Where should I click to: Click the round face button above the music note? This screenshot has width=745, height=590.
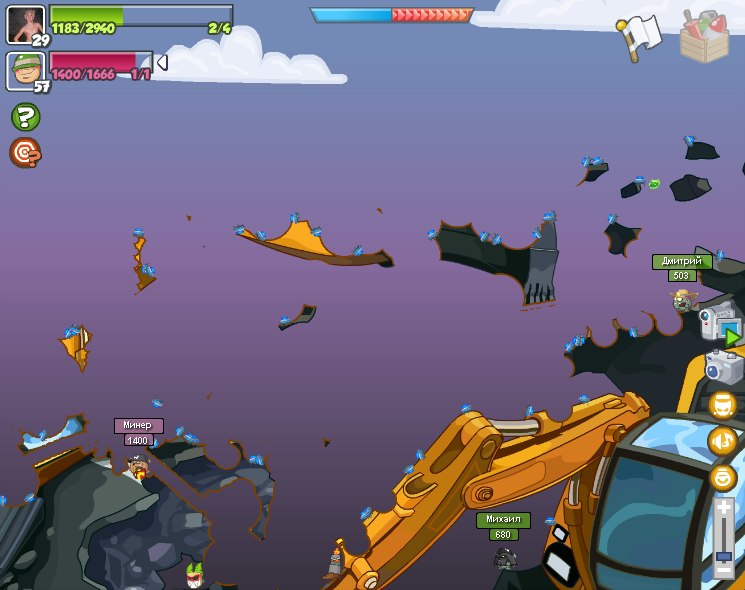(x=723, y=405)
